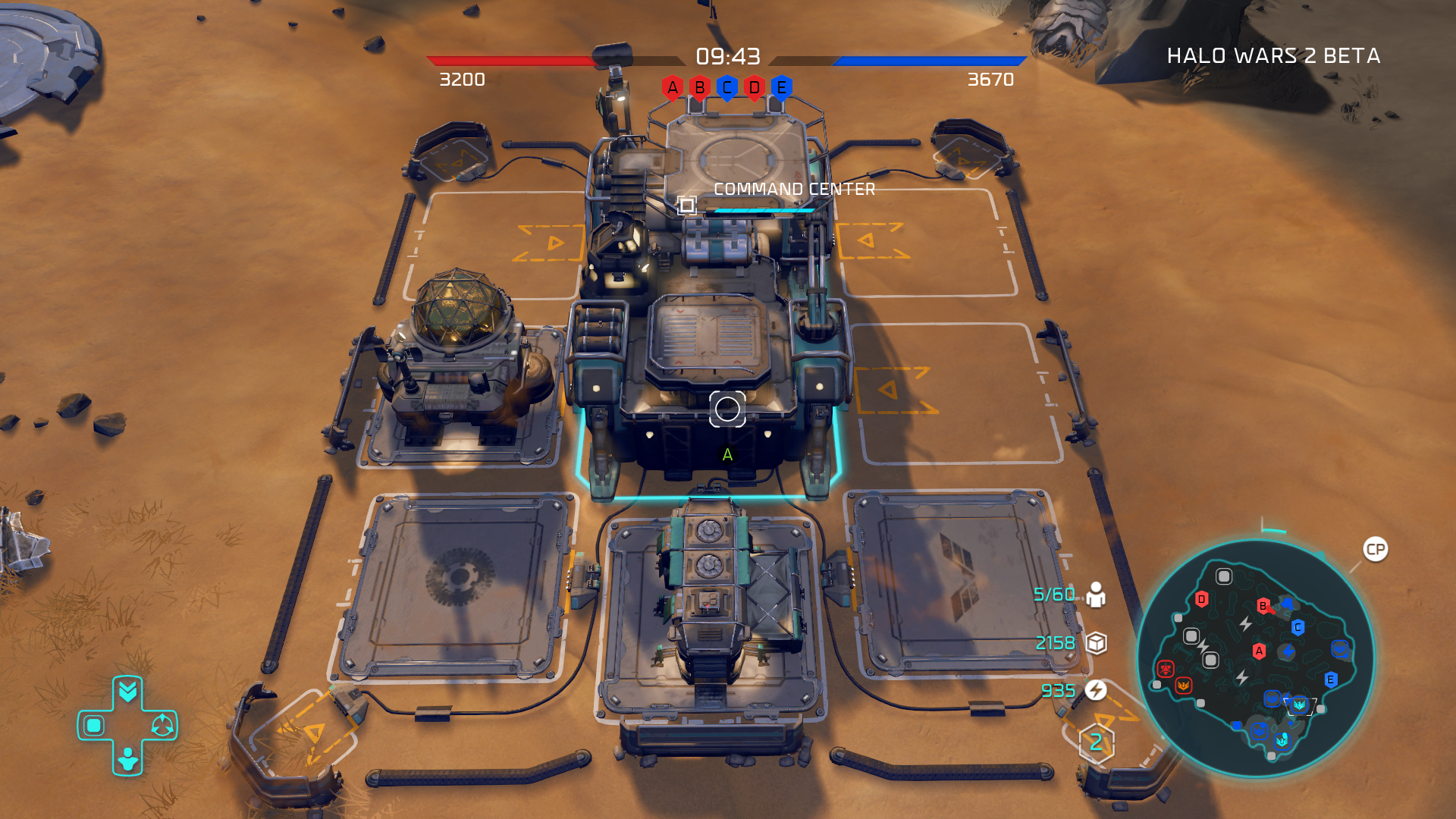This screenshot has height=819, width=1456.
Task: Click the blue power node lightning marker on minimap
Action: 1288,651
